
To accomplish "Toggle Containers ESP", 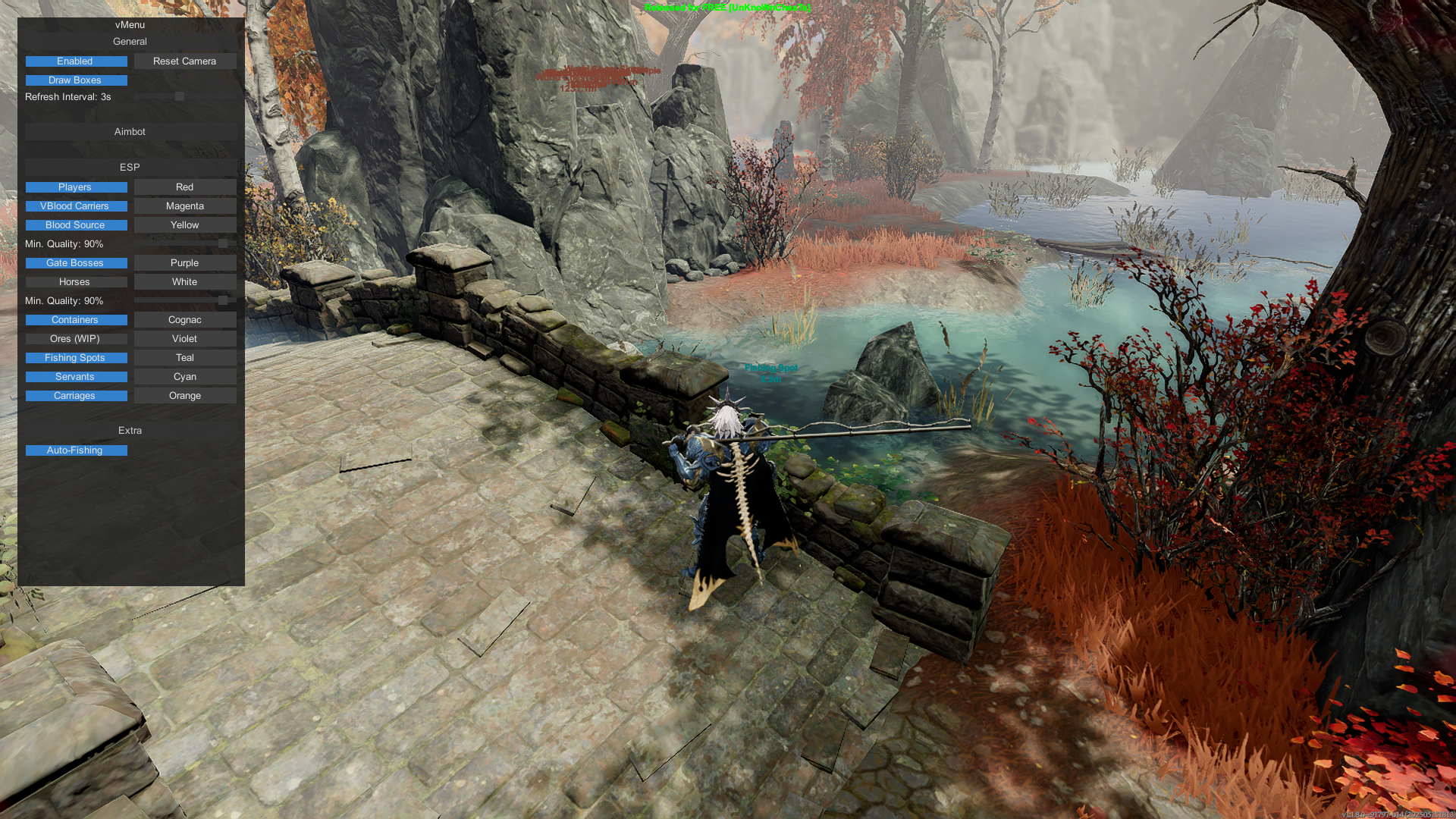I will (76, 320).
